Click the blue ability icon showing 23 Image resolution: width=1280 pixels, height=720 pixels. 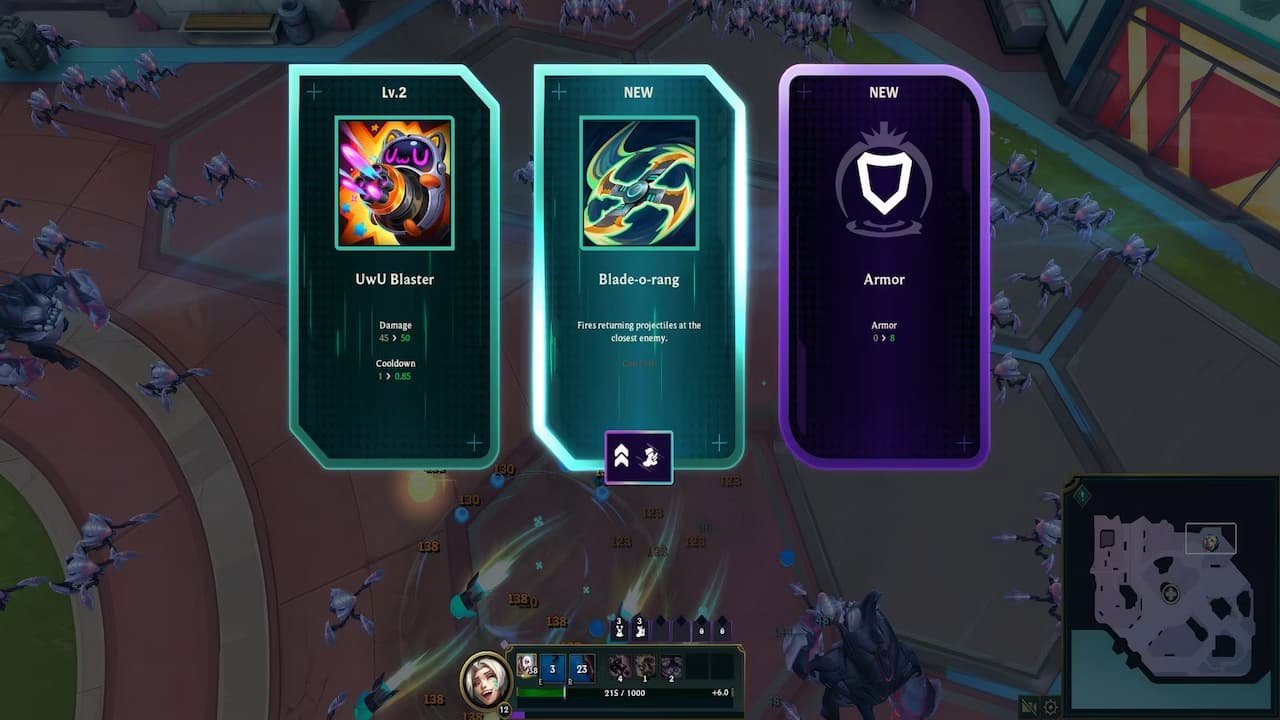pyautogui.click(x=582, y=668)
